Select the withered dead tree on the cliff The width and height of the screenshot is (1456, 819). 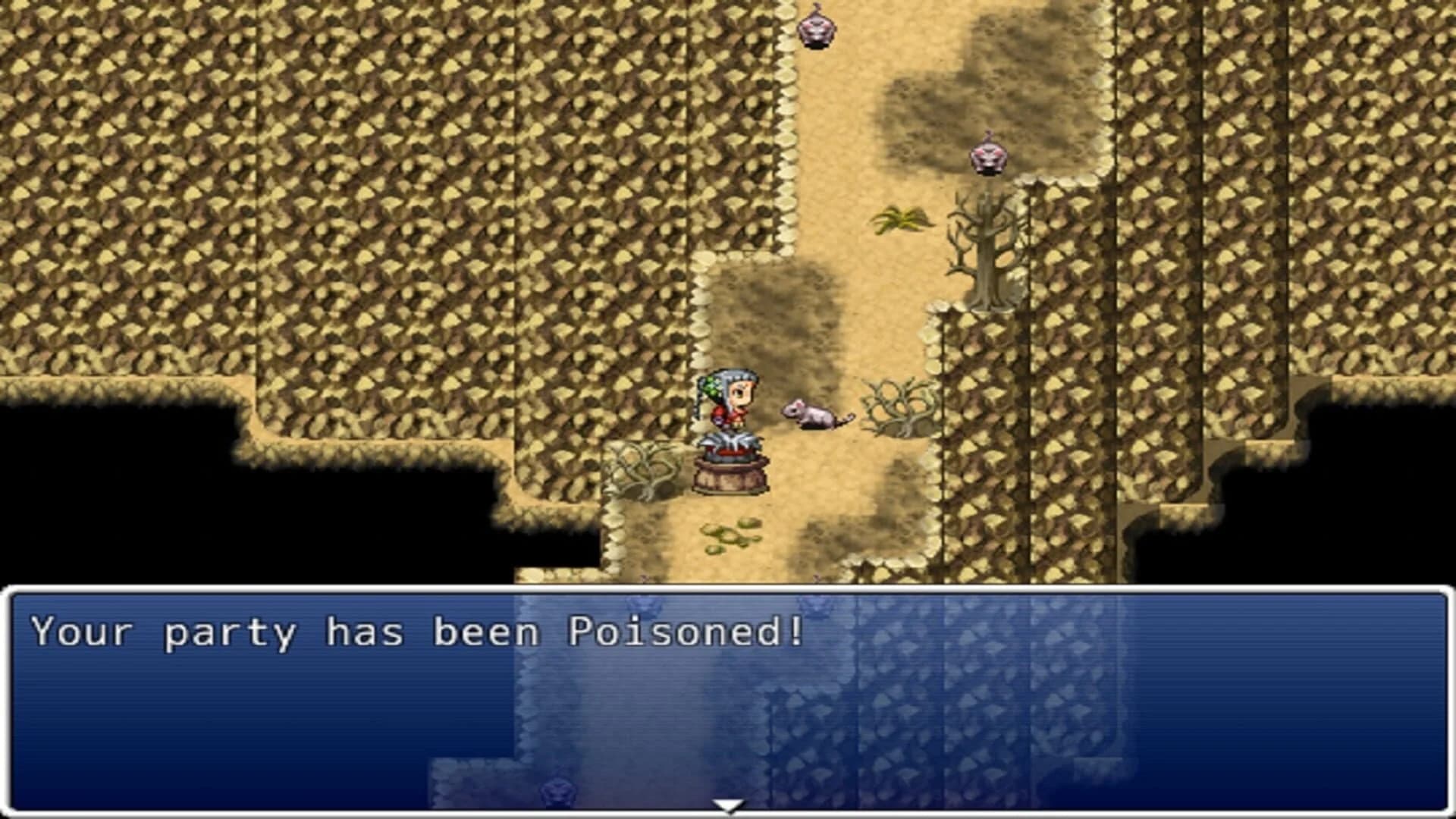(986, 250)
